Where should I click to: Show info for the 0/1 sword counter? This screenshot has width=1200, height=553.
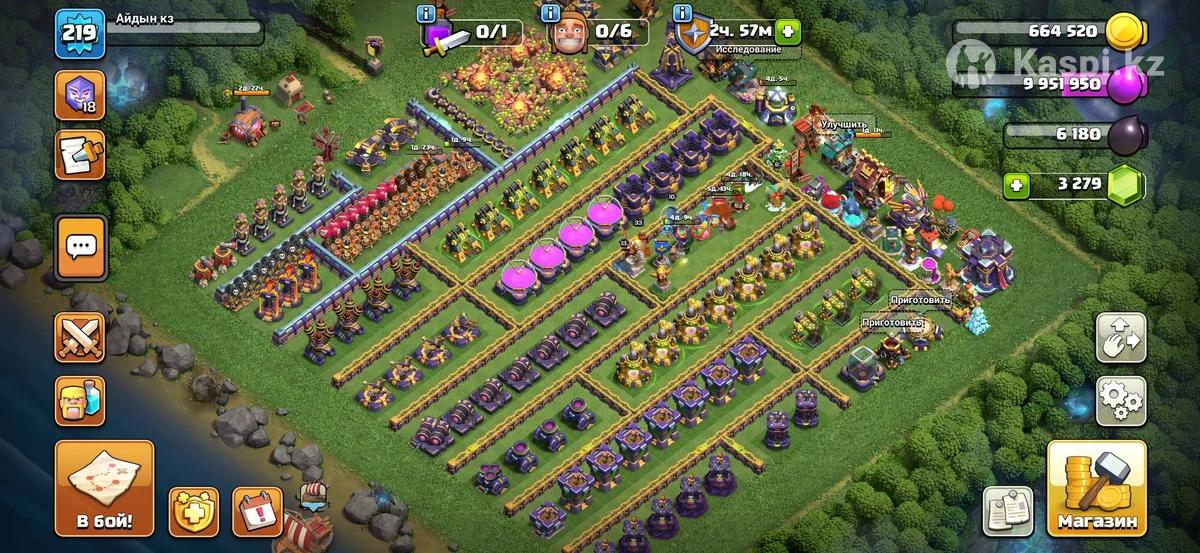[x=429, y=14]
